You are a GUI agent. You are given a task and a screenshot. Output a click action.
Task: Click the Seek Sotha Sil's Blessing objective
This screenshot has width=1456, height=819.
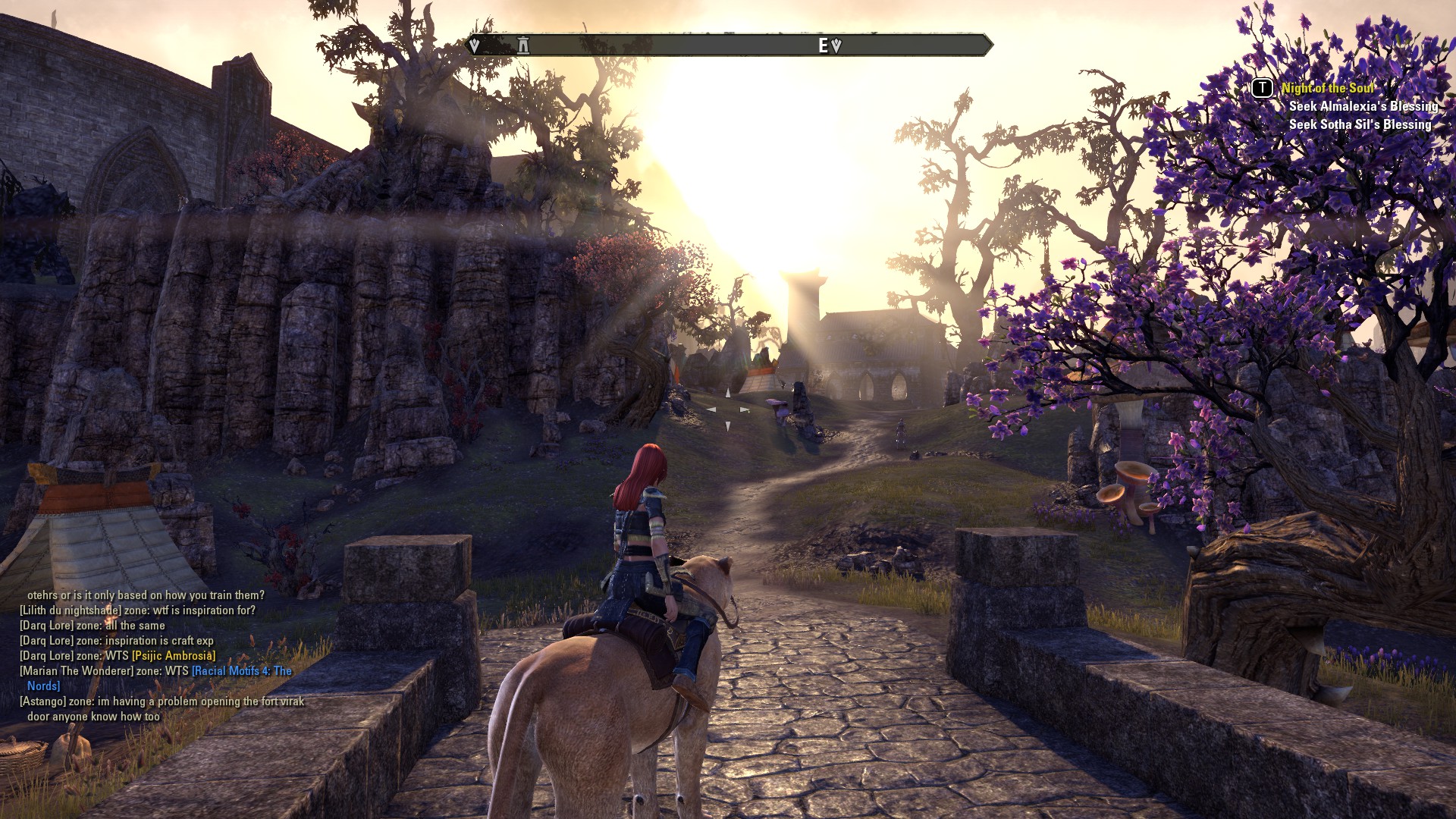click(1360, 124)
